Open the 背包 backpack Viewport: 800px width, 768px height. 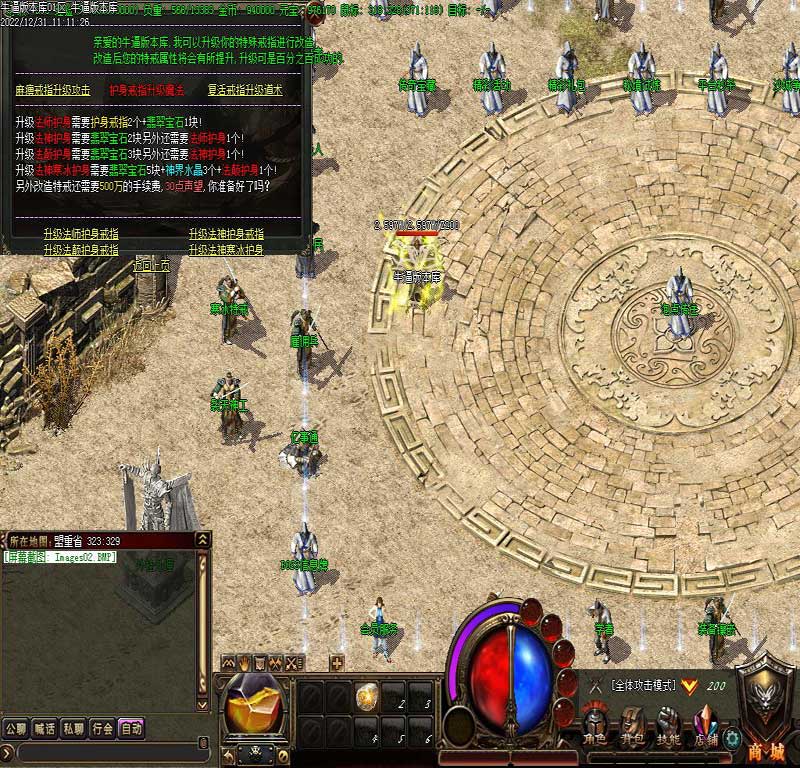pos(632,725)
